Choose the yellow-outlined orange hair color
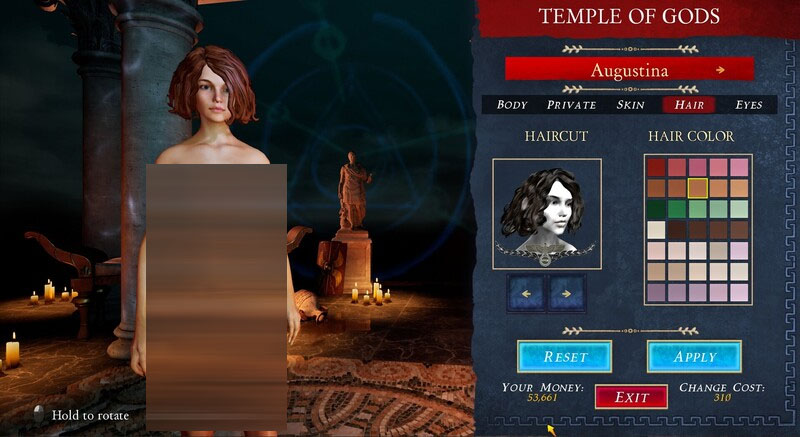800x437 pixels. [697, 188]
